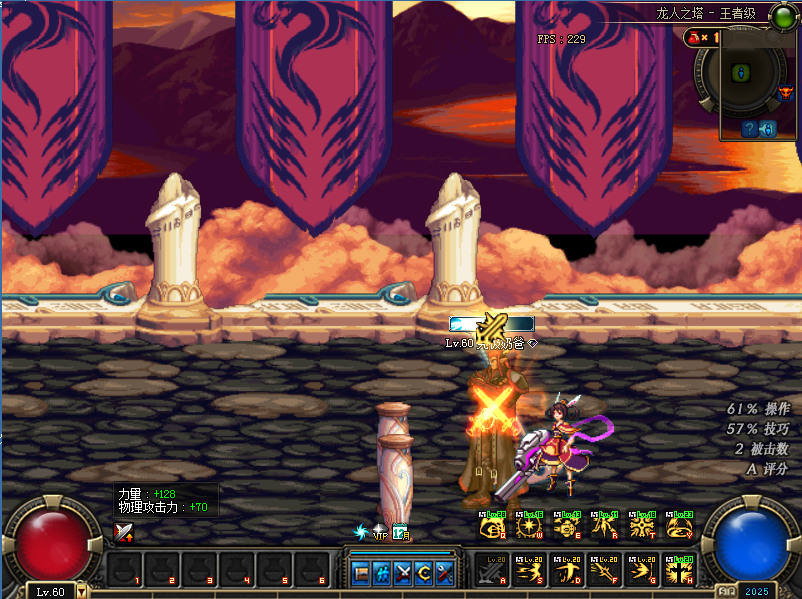This screenshot has width=802, height=599.
Task: Click the greyed sword skill on hotkey A
Action: pyautogui.click(x=492, y=570)
